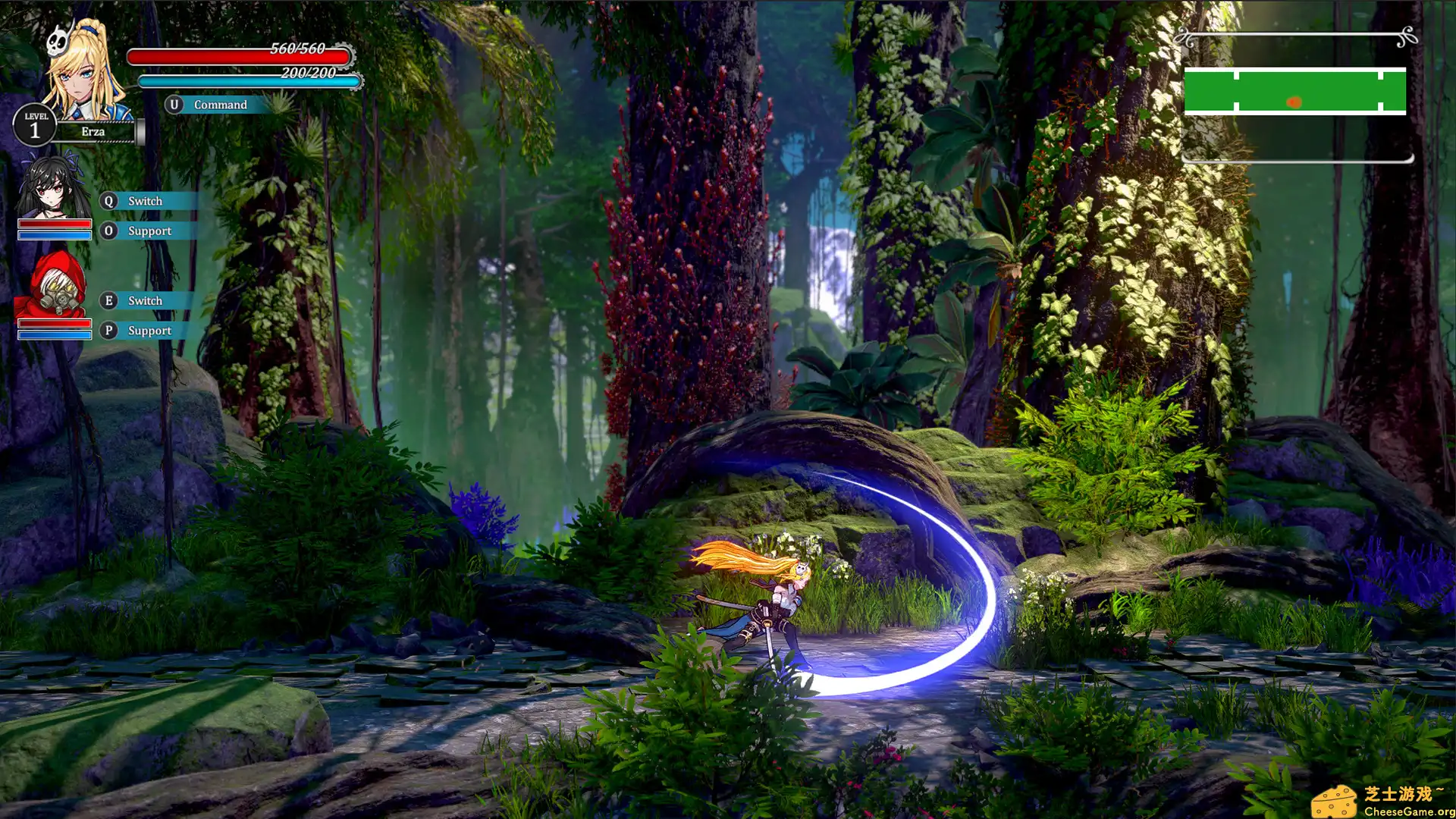Click the Level 1 badge
Viewport: 1456px width, 819px height.
click(35, 125)
